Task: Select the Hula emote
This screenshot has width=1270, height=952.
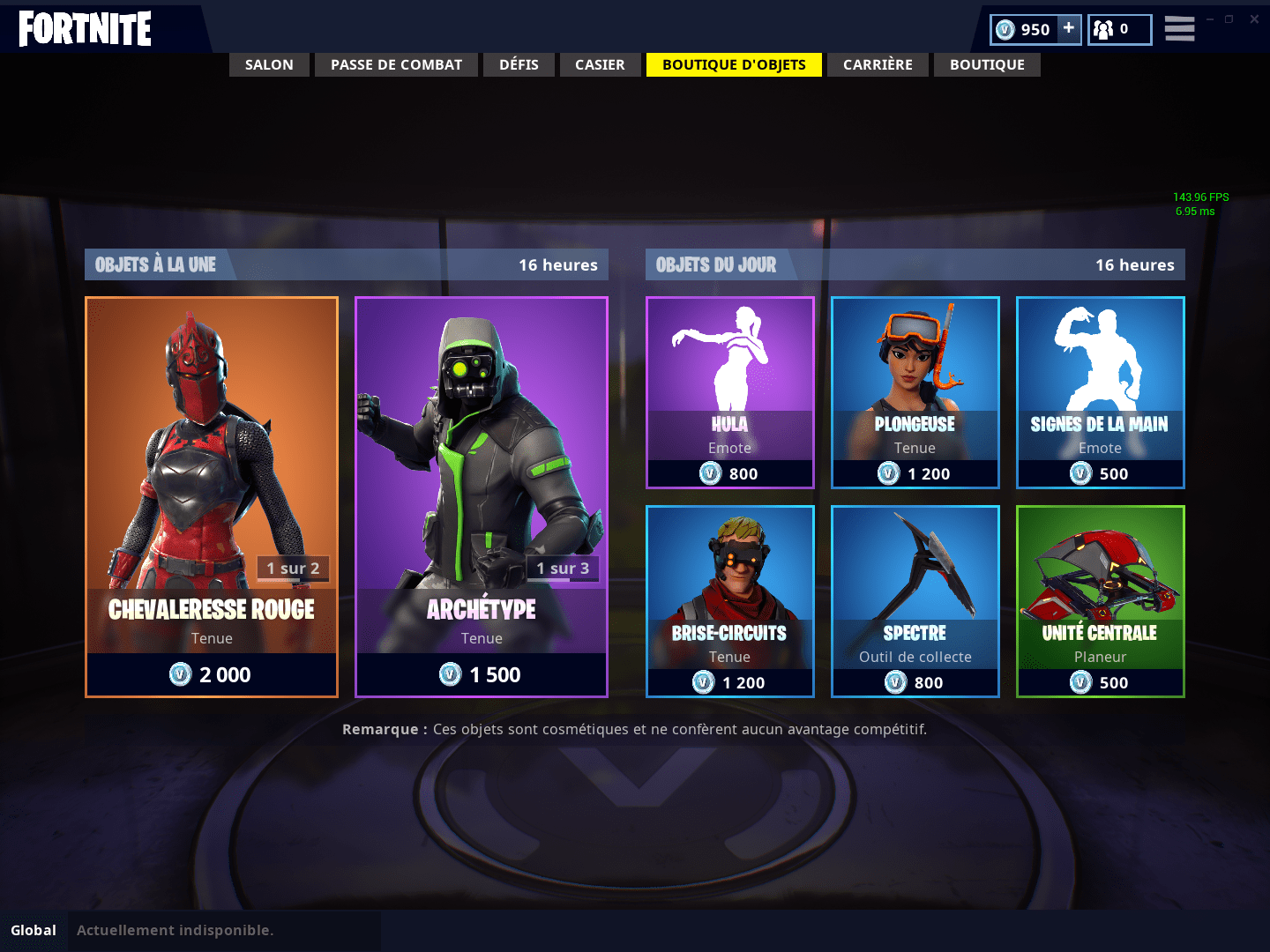Action: tap(730, 392)
